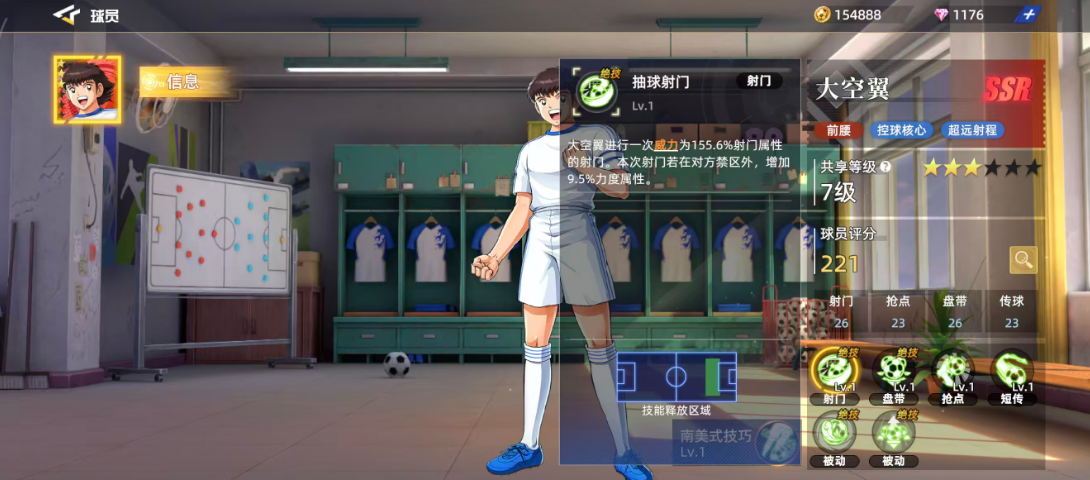Screen dimensions: 1090x480
Task: Open player rating details with the magnifier
Action: (x=1023, y=260)
